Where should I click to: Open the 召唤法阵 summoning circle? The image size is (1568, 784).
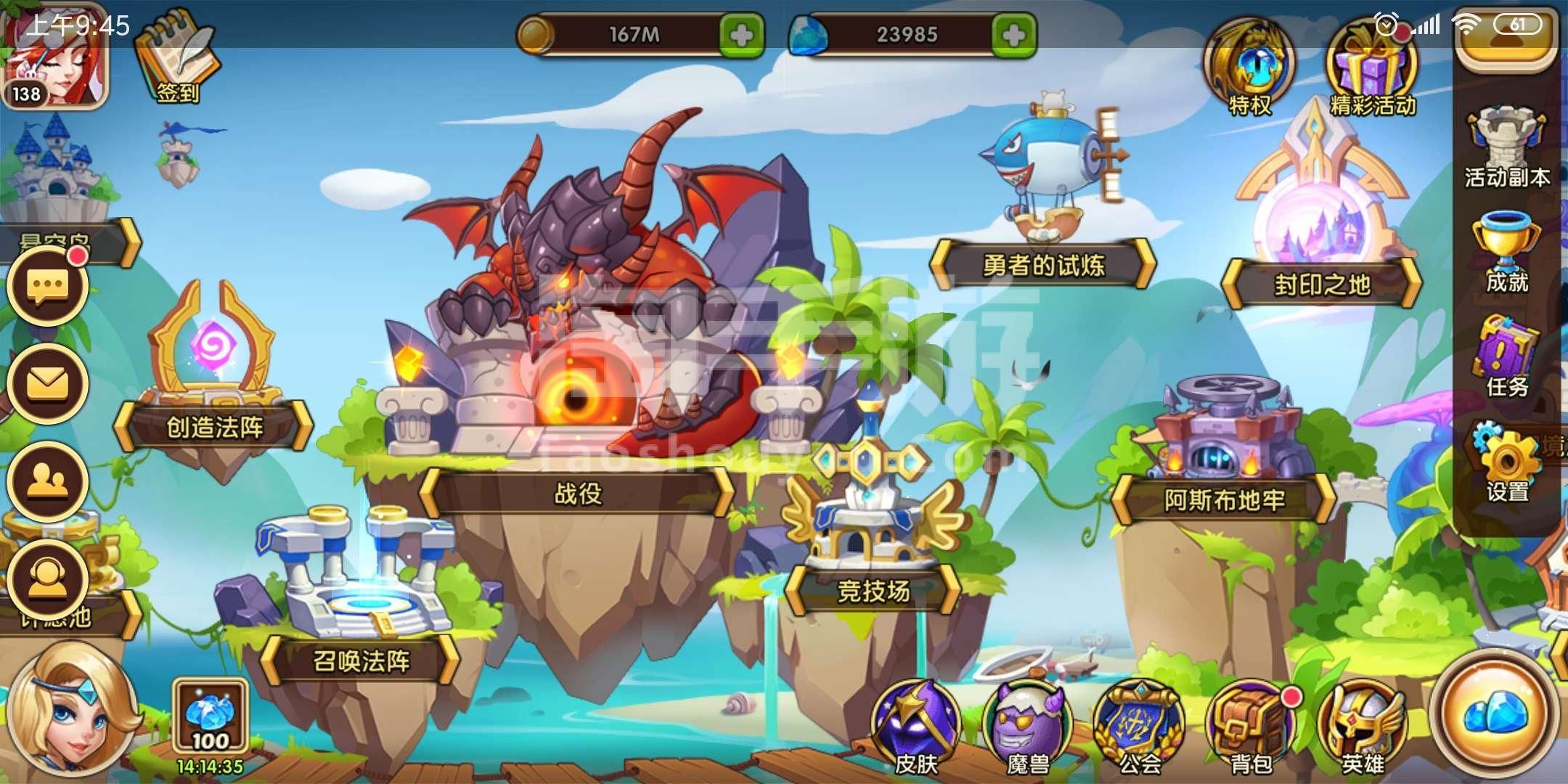tap(361, 661)
